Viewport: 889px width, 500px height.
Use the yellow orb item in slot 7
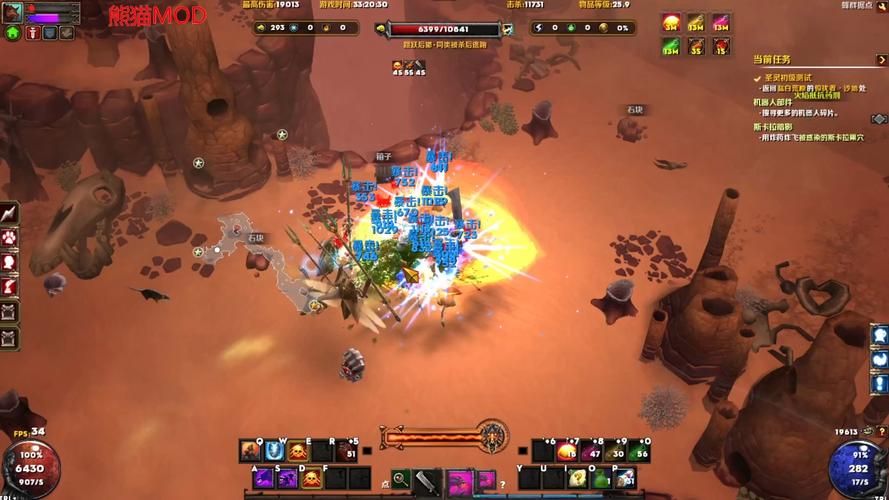(566, 452)
